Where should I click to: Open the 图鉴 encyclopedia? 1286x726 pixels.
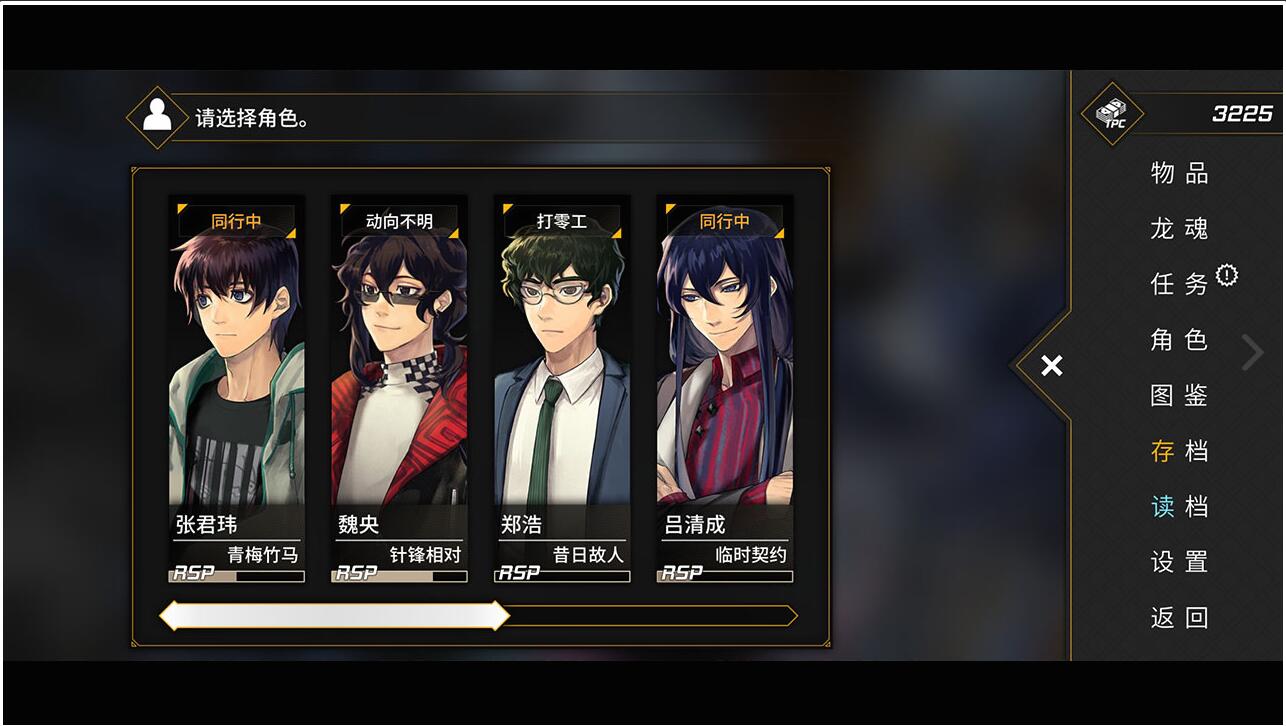click(x=1179, y=395)
